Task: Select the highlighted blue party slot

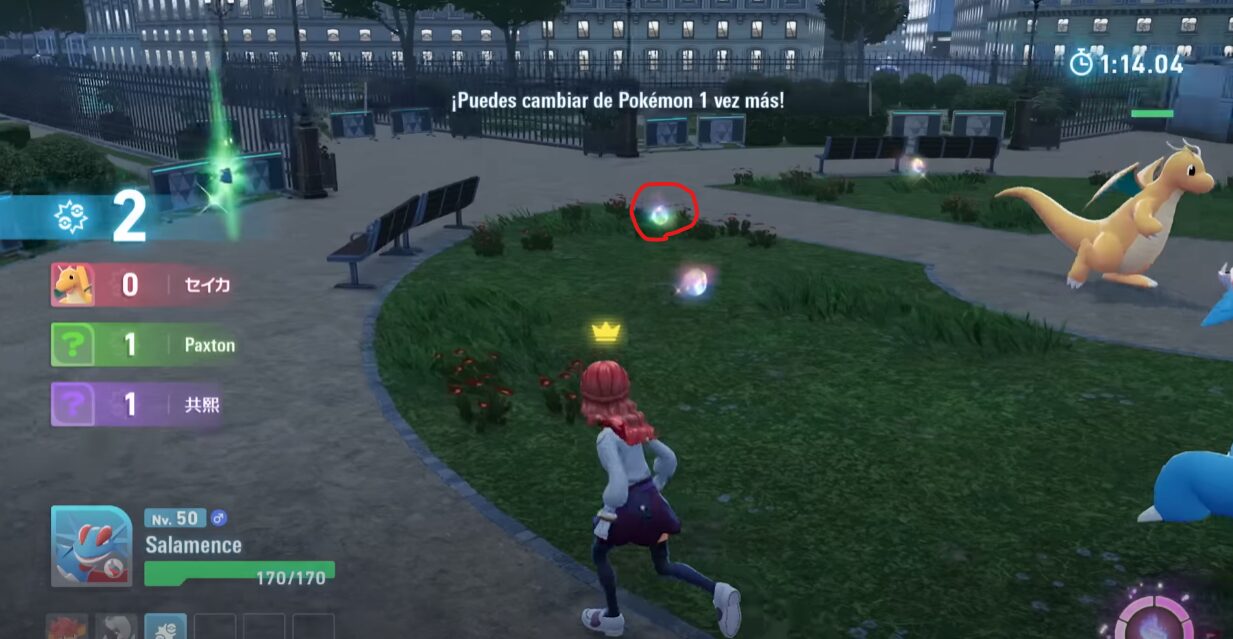Action: [x=165, y=627]
